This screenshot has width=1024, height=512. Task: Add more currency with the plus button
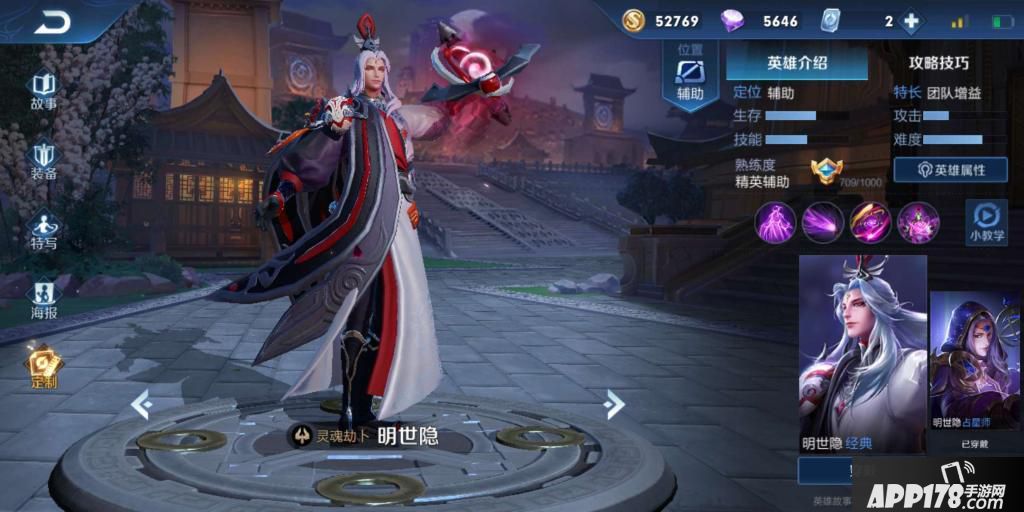pos(911,21)
